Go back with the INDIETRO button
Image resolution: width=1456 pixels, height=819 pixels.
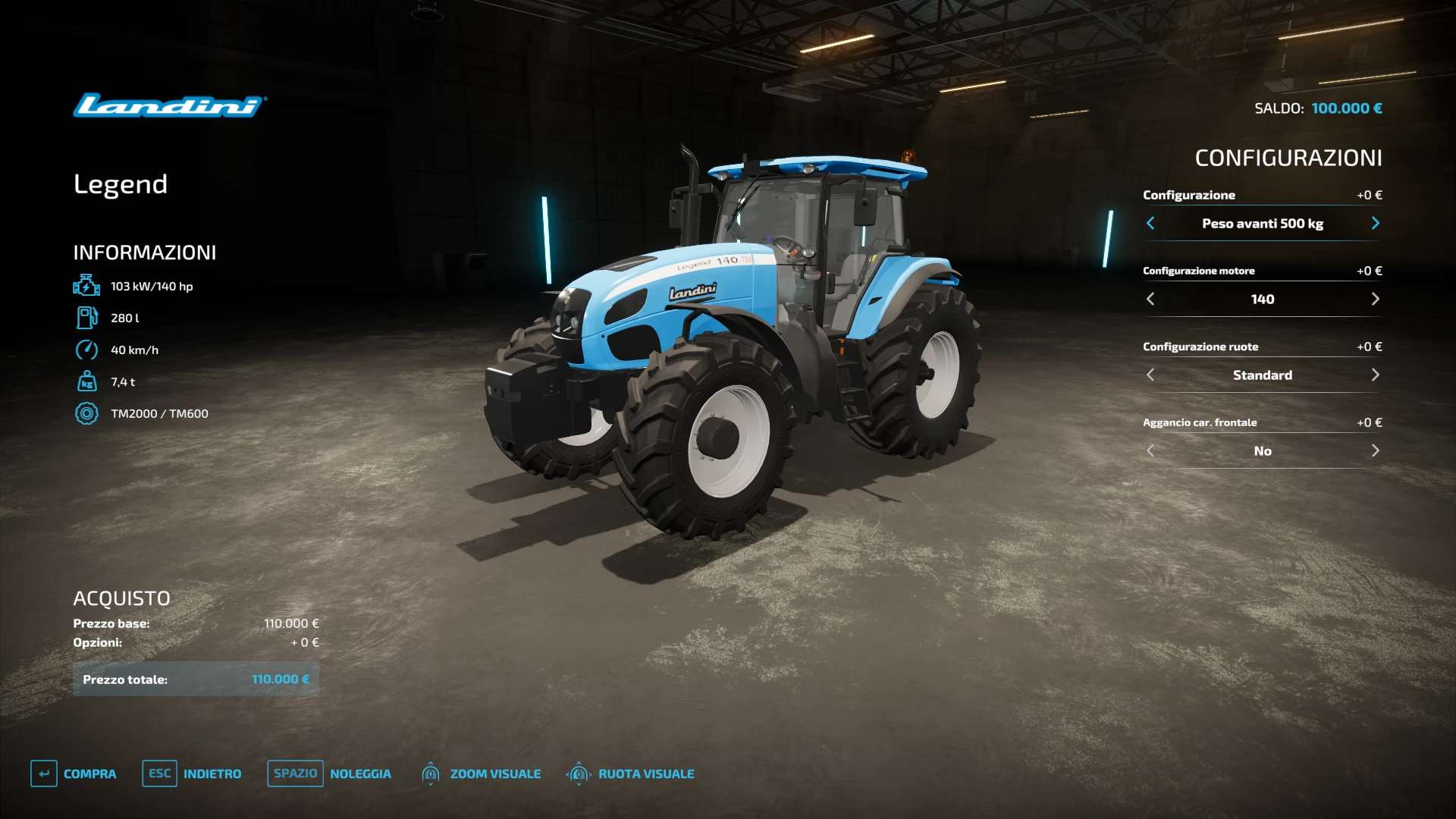(x=192, y=773)
